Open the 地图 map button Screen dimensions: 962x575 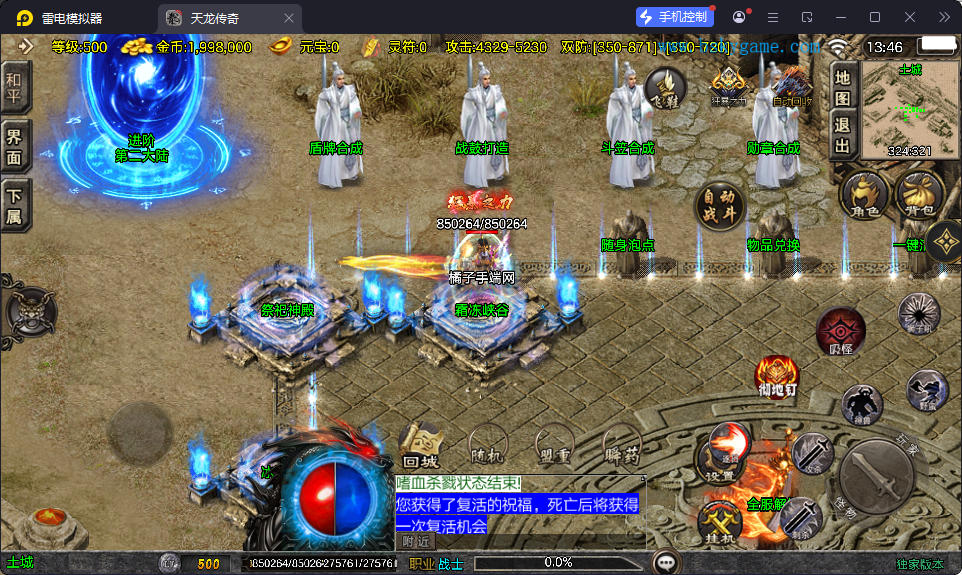tap(843, 87)
